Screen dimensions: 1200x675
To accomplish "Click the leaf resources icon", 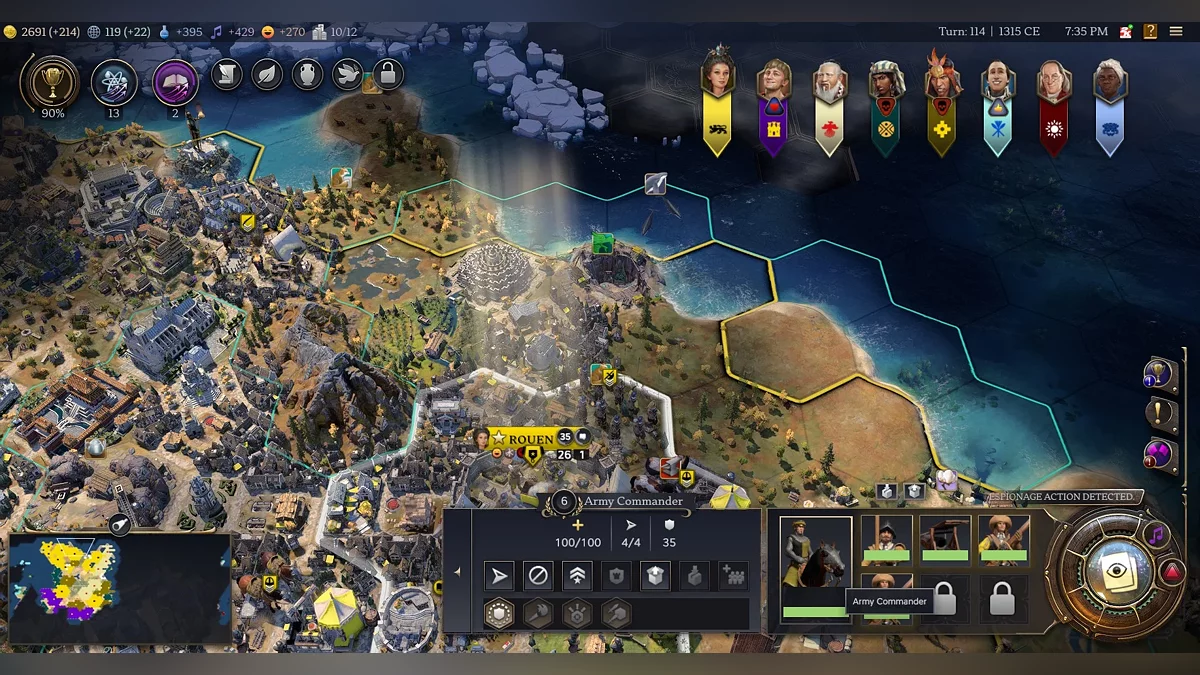I will click(x=267, y=74).
